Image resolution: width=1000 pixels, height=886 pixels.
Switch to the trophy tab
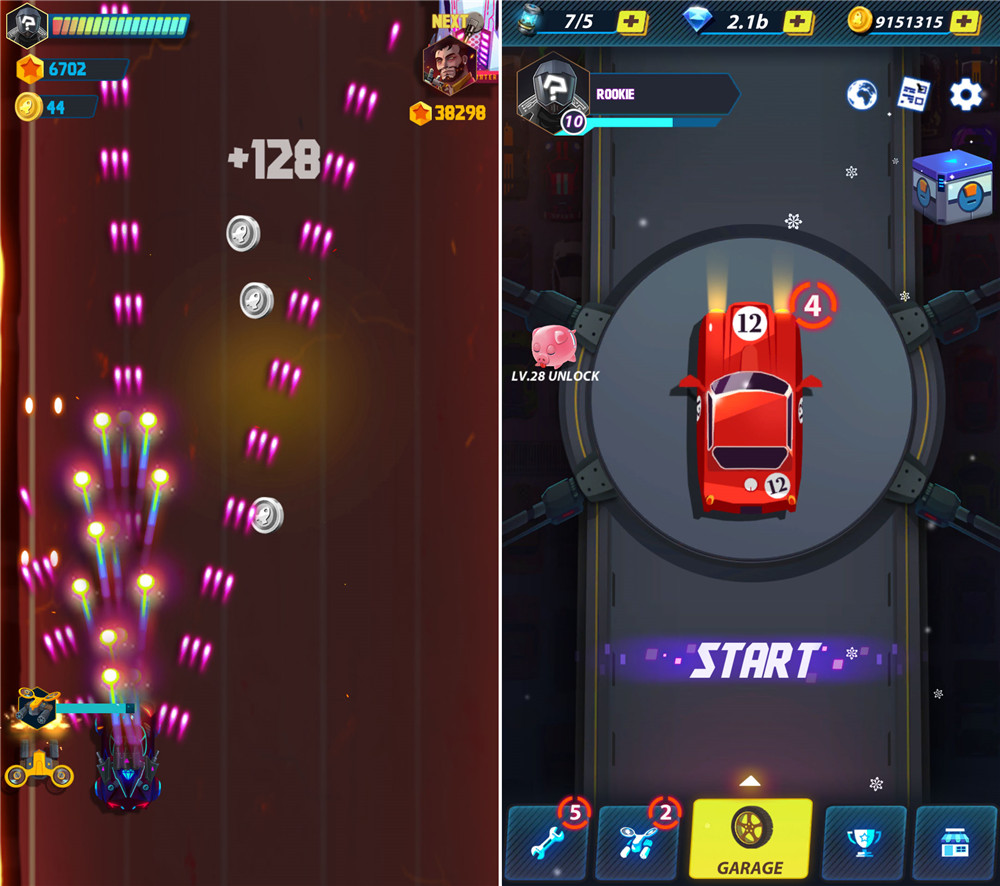[x=864, y=841]
